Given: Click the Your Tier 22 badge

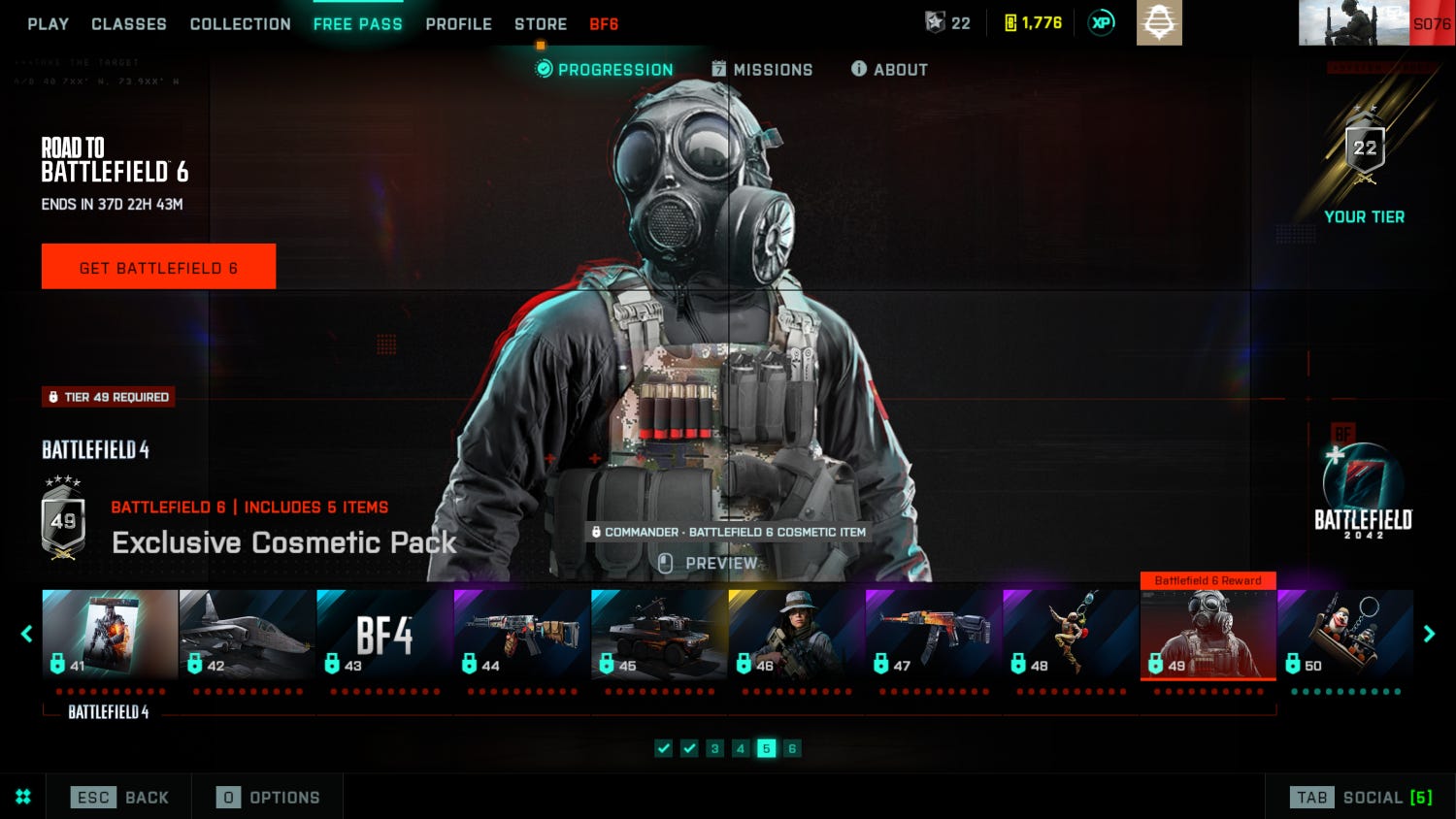Looking at the screenshot, I should 1365,147.
